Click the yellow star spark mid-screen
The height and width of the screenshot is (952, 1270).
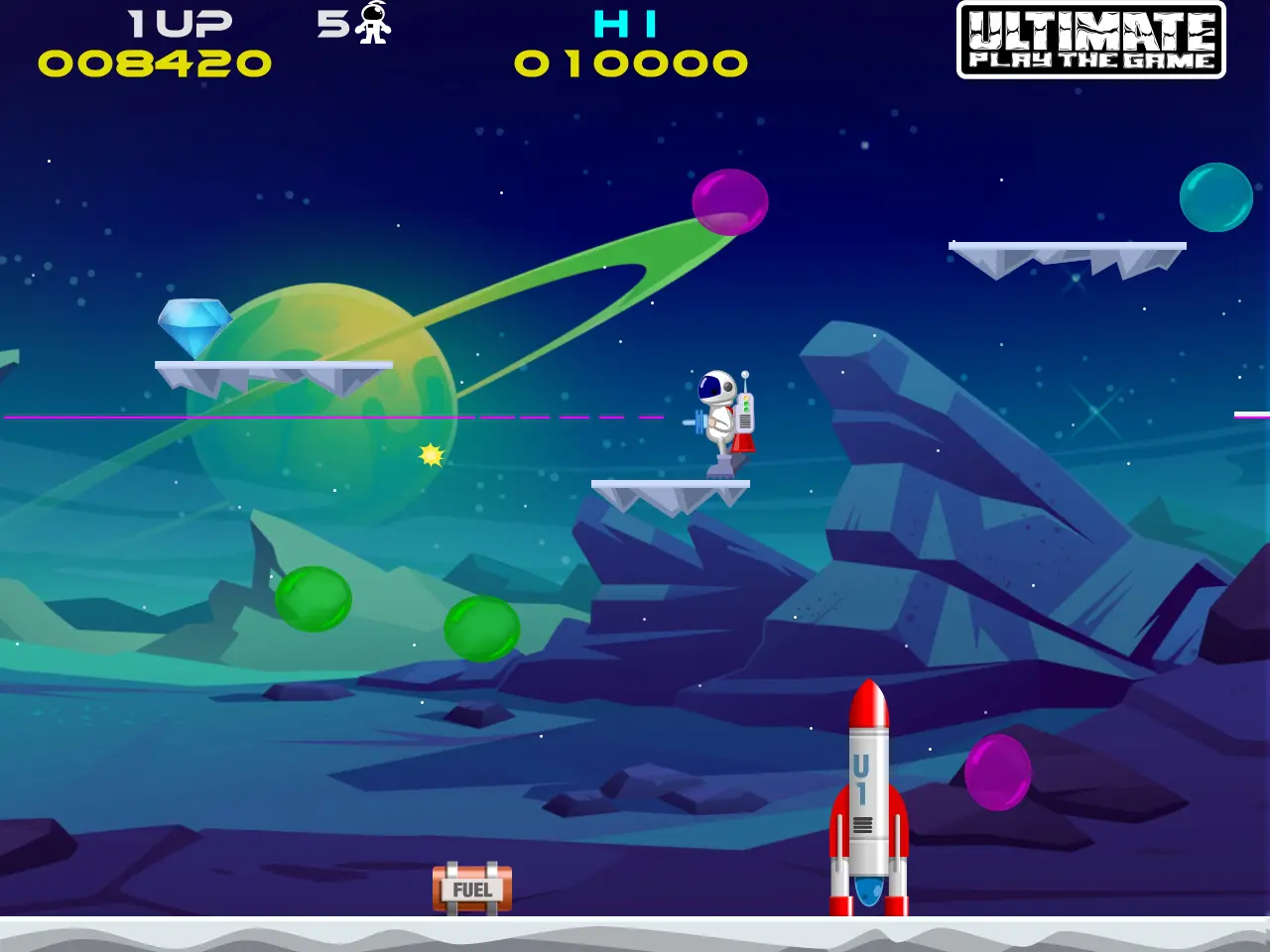click(430, 455)
